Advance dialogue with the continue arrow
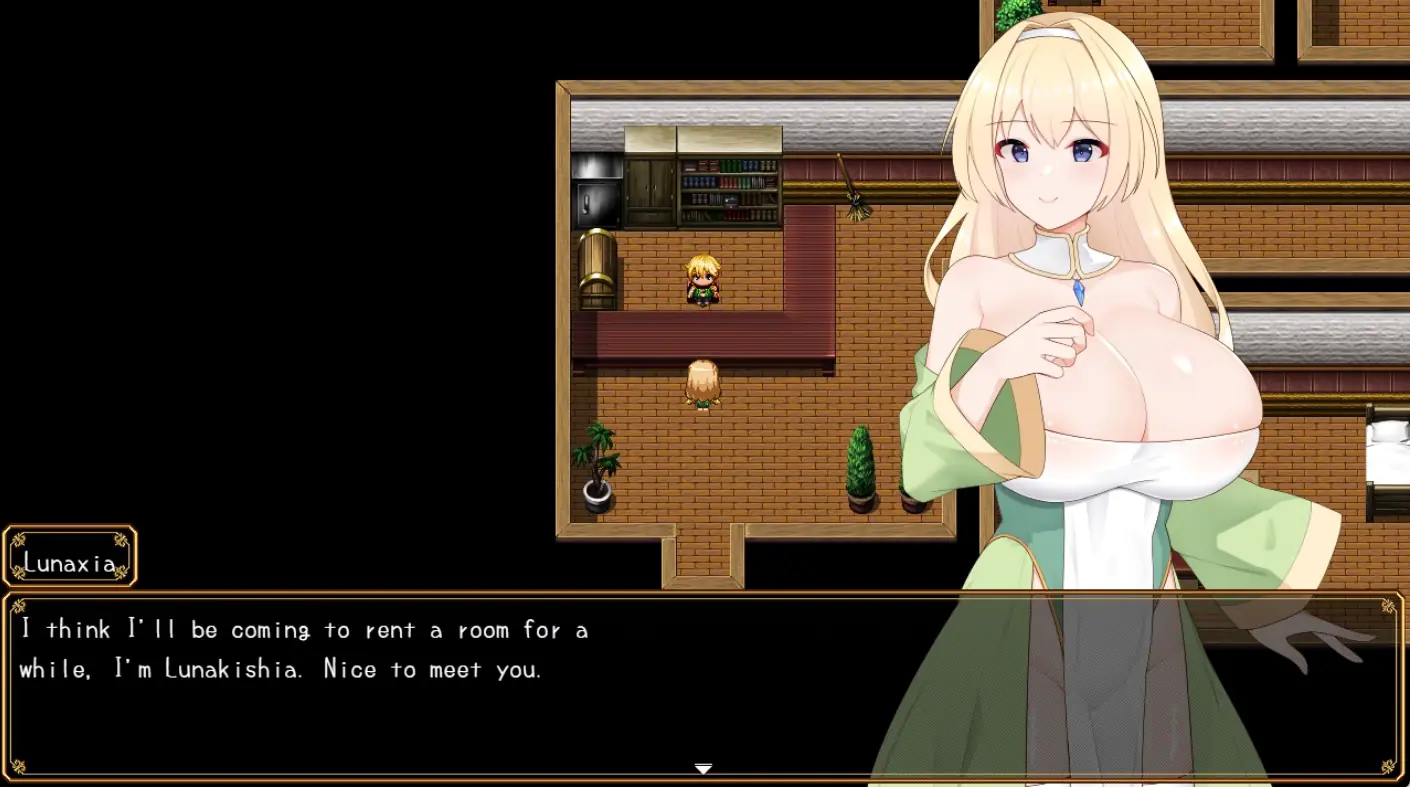Screen dimensions: 1410x787 click(703, 769)
